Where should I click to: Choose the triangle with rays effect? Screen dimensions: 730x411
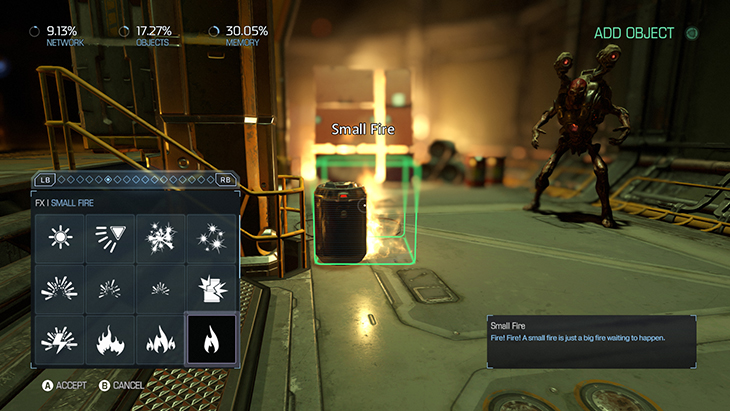(111, 238)
